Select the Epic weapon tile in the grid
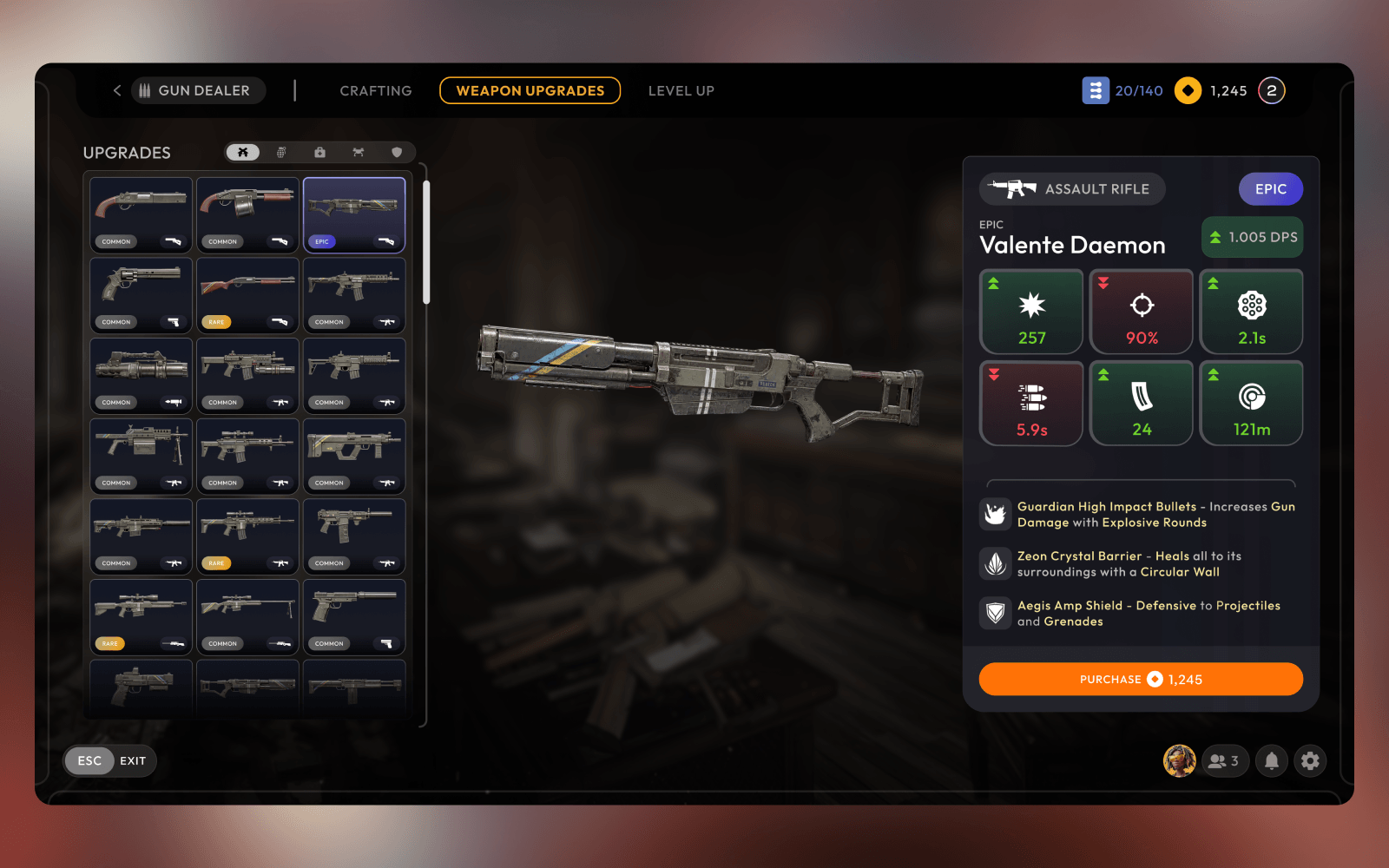The height and width of the screenshot is (868, 1389). pyautogui.click(x=353, y=214)
